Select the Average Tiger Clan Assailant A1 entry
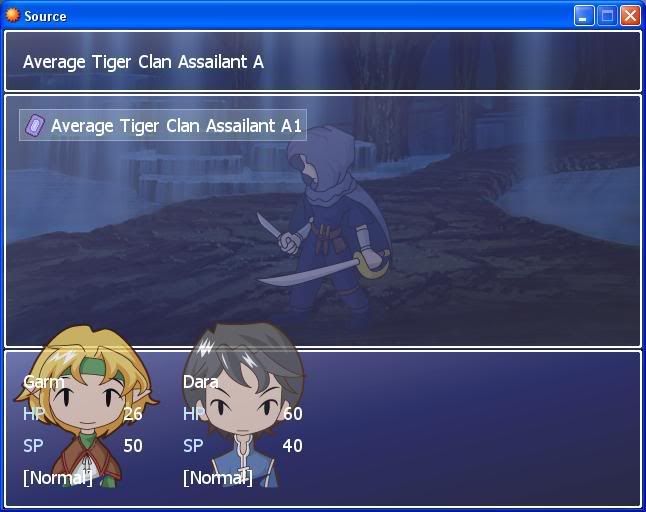This screenshot has width=646, height=512. click(x=163, y=126)
